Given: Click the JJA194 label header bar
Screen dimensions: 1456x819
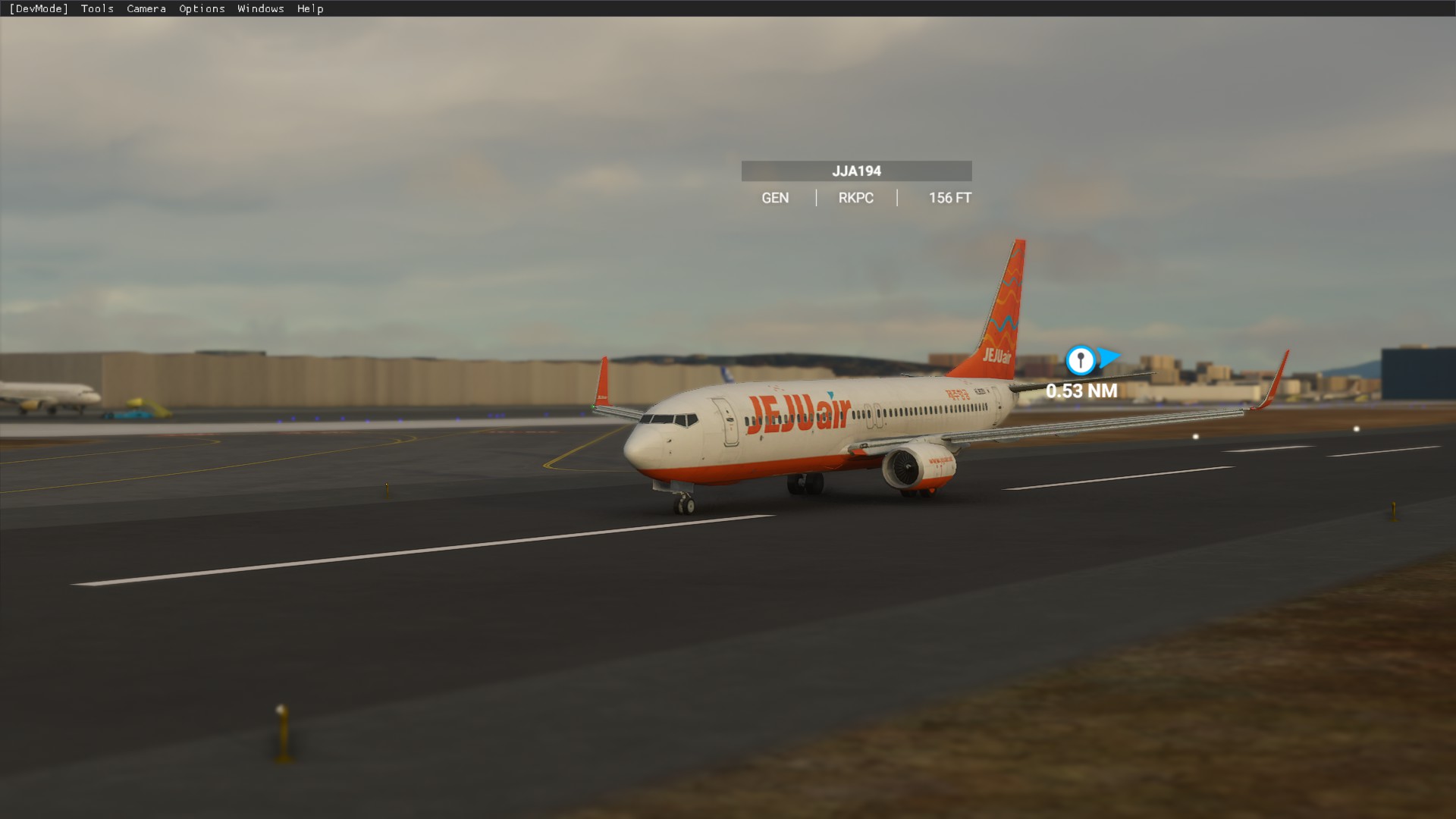Looking at the screenshot, I should 856,171.
